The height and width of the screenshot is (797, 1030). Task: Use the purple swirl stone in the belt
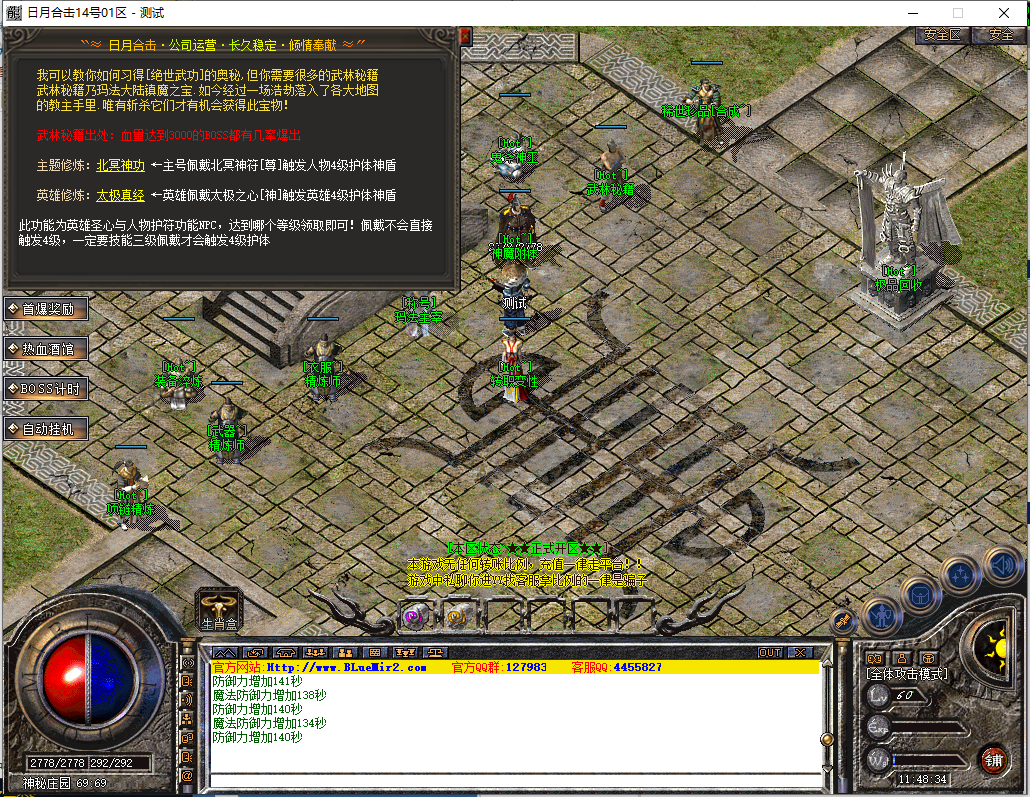click(x=414, y=616)
